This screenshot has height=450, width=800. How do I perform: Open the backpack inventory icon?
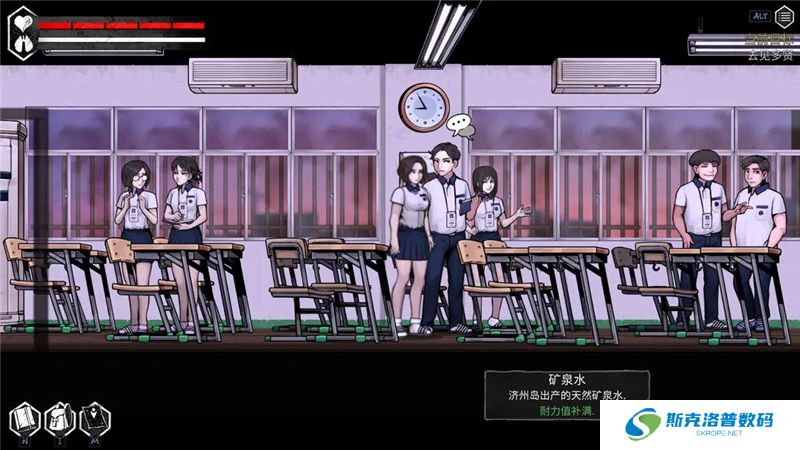point(59,417)
